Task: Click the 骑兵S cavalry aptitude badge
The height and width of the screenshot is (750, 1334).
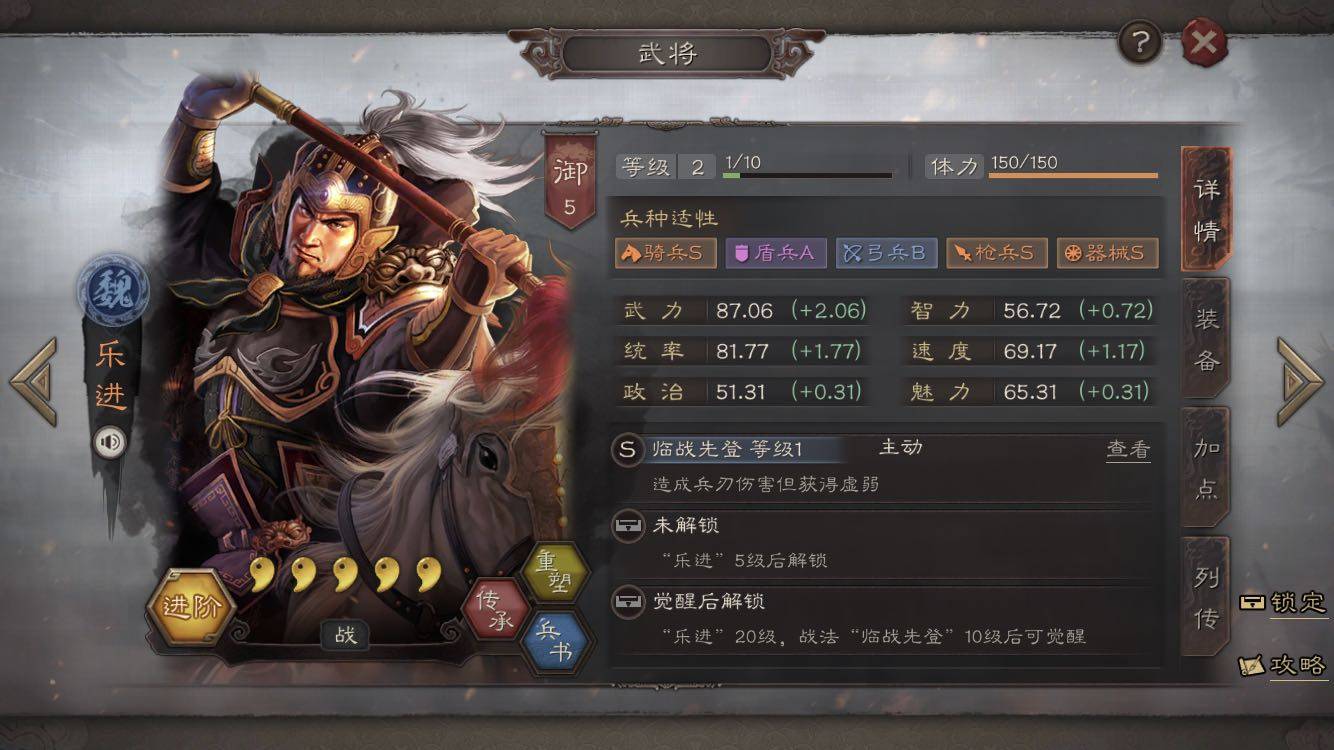Action: click(662, 253)
